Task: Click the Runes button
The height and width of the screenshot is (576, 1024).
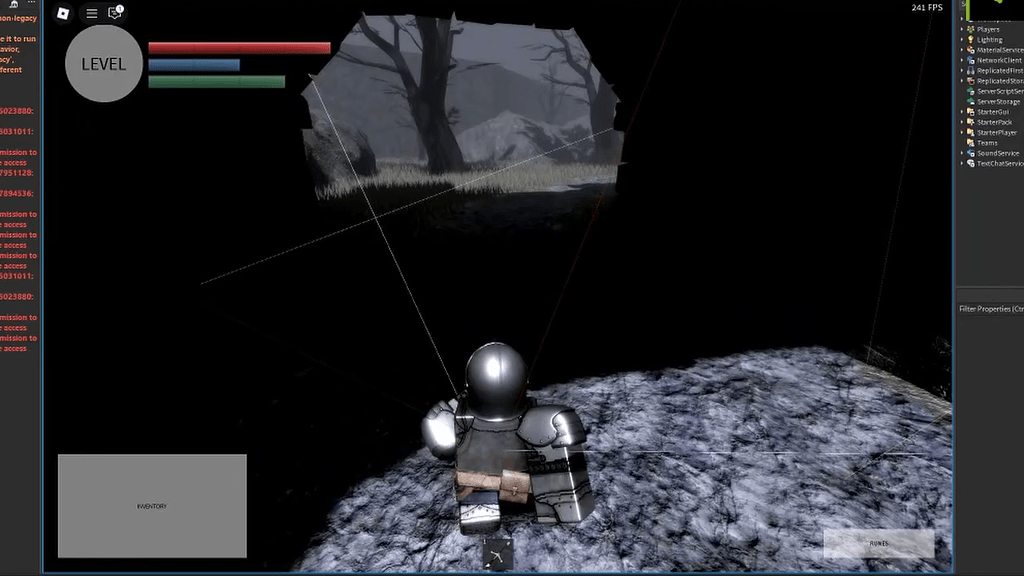Action: 878,543
